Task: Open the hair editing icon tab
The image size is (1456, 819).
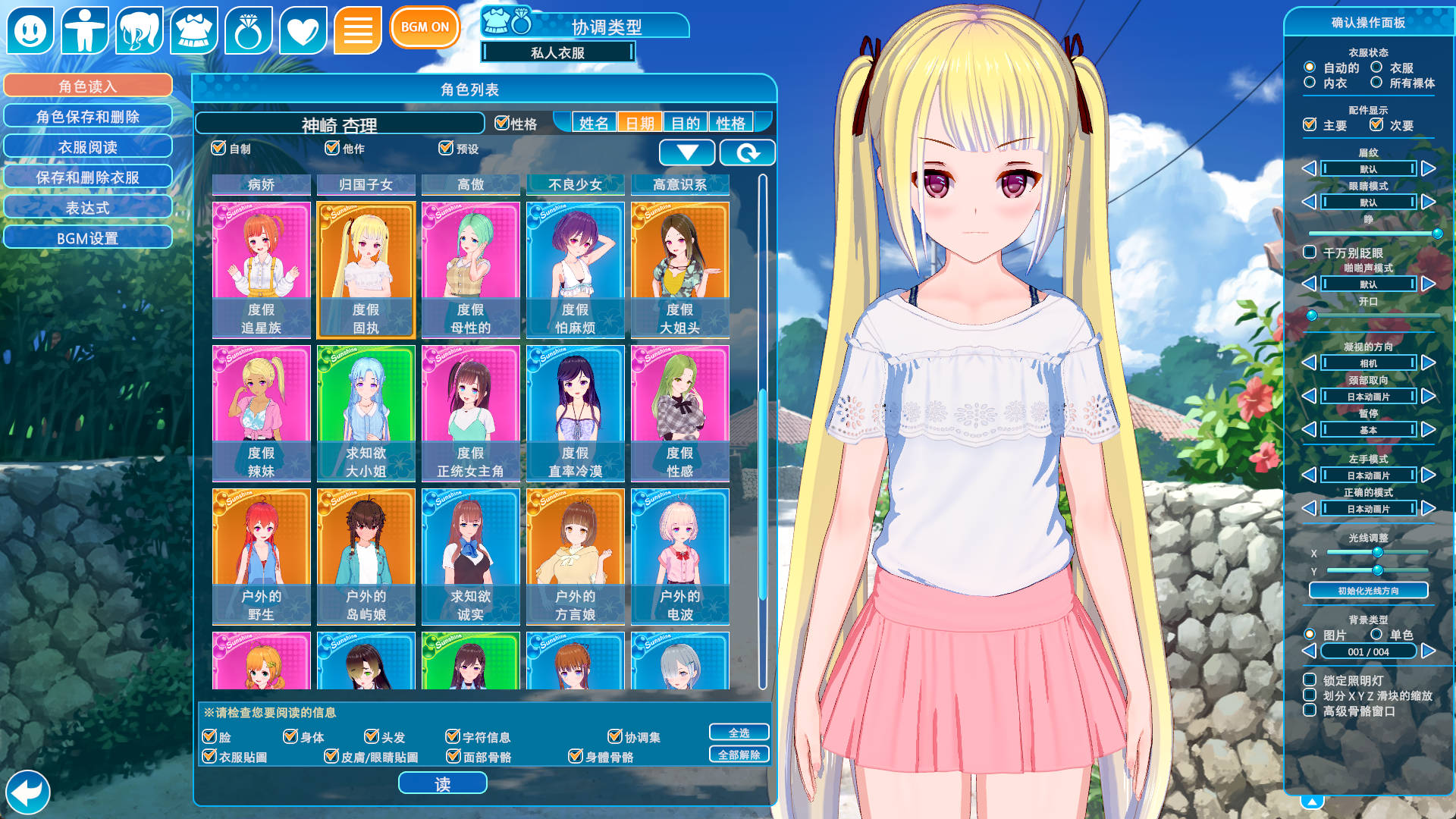Action: coord(140,30)
